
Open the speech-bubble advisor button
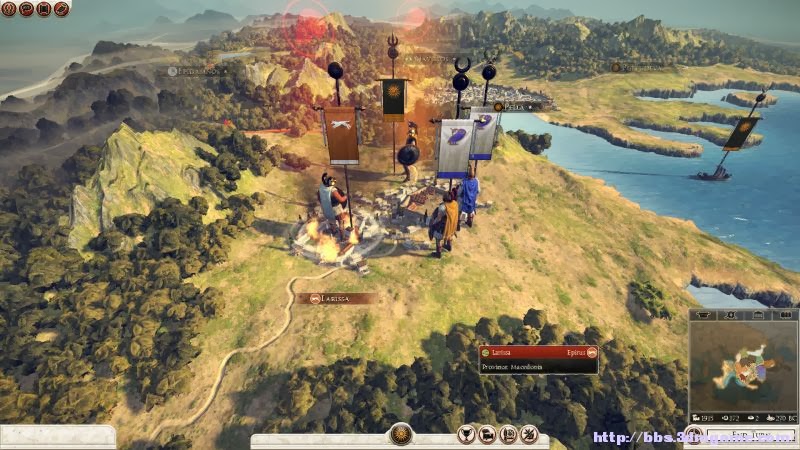click(x=27, y=9)
